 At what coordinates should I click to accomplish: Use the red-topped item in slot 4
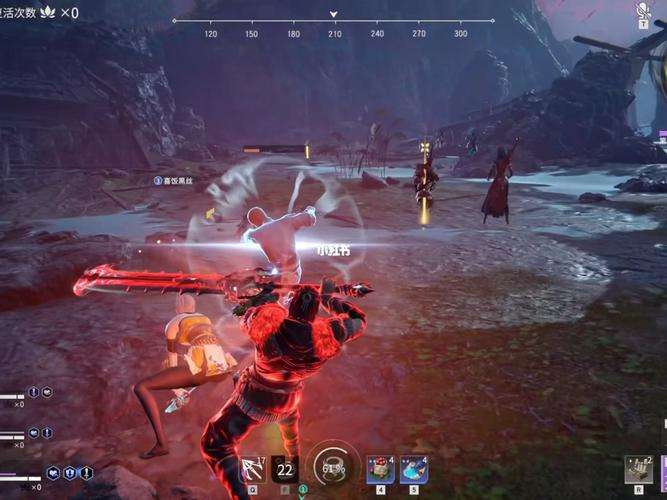click(380, 468)
